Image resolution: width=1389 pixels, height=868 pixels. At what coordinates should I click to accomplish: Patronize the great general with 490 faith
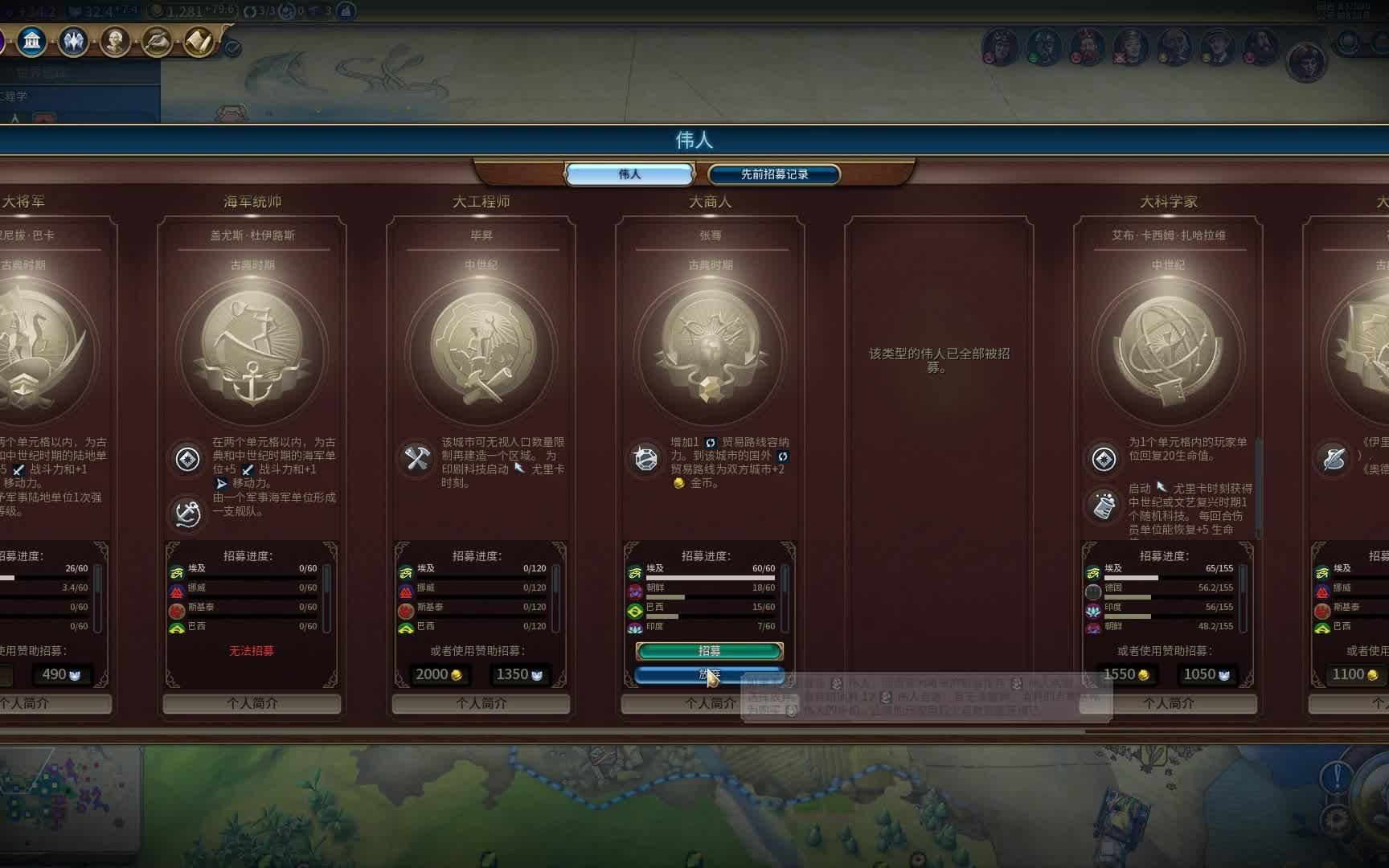point(61,674)
